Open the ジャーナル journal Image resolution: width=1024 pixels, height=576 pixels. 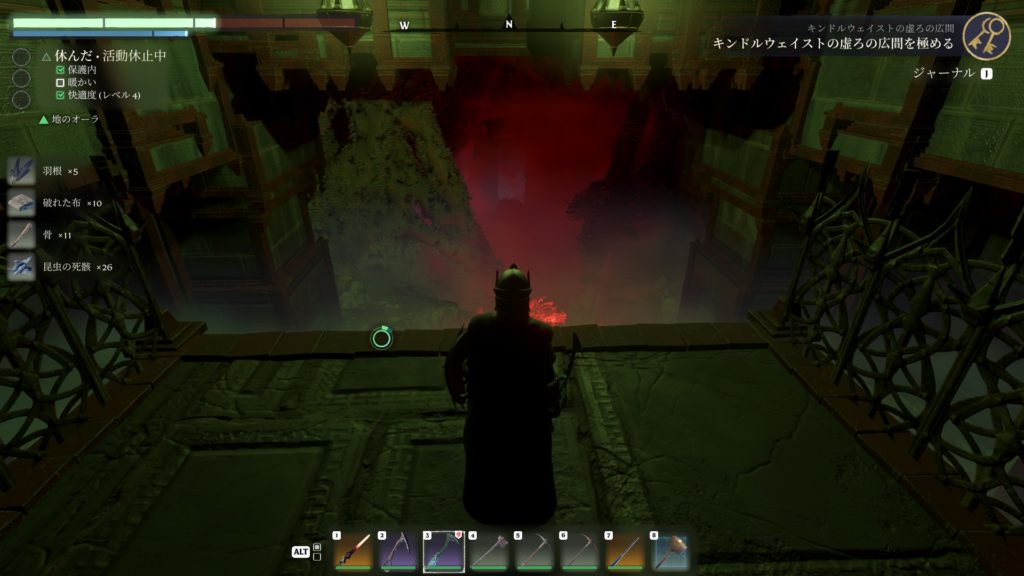click(944, 73)
